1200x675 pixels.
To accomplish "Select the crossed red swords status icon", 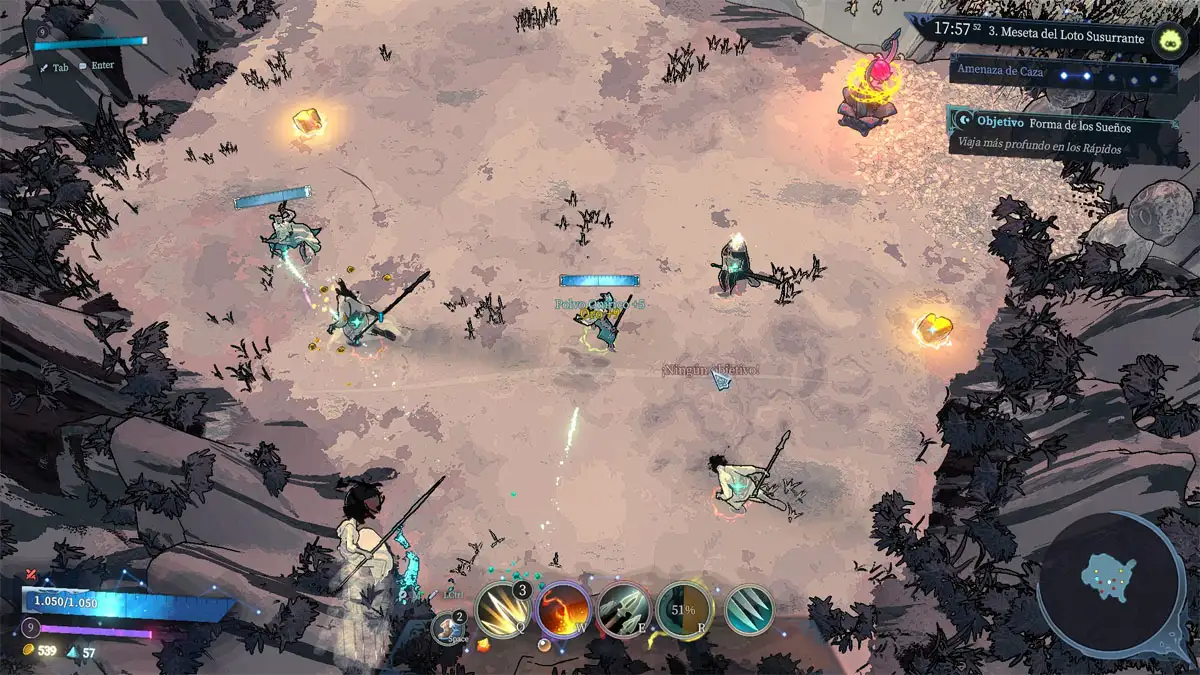I will 32,574.
